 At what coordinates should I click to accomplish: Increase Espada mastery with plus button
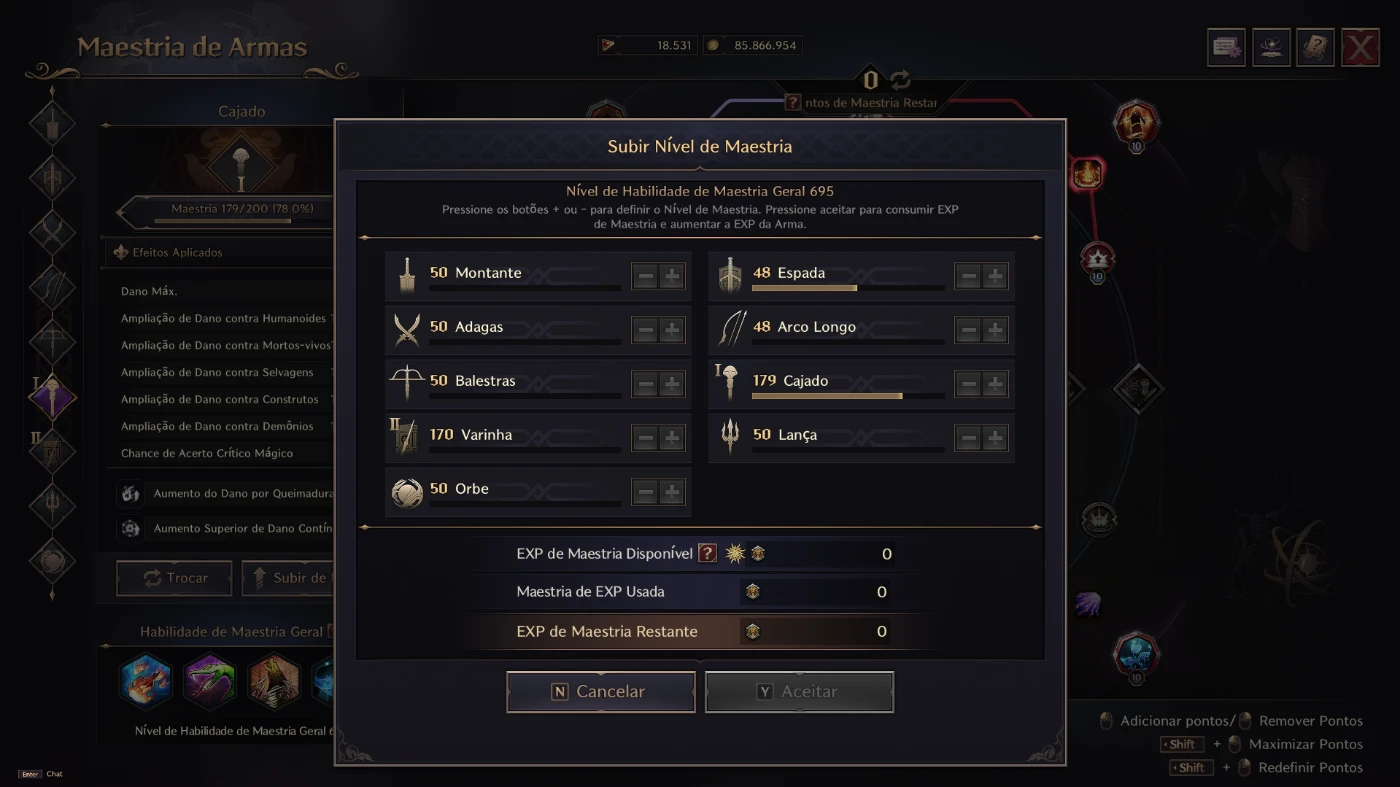995,276
